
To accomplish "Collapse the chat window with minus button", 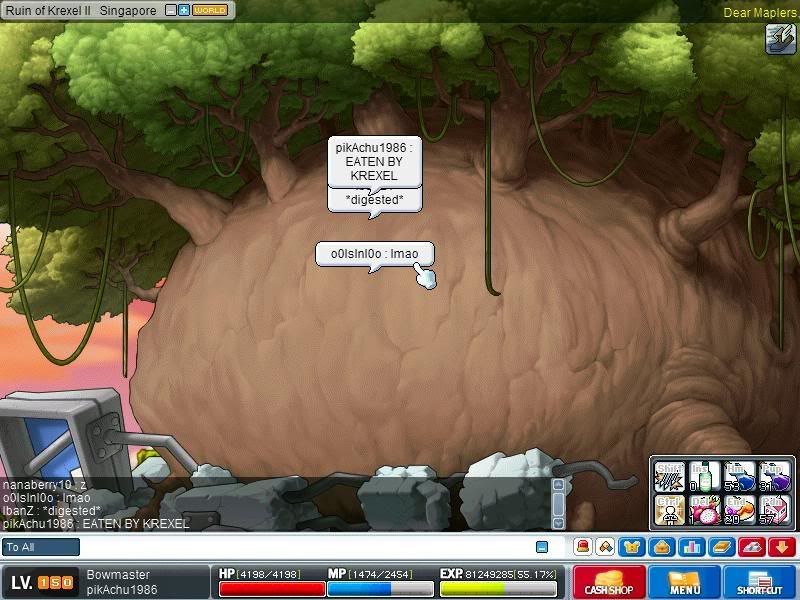I will [x=542, y=547].
